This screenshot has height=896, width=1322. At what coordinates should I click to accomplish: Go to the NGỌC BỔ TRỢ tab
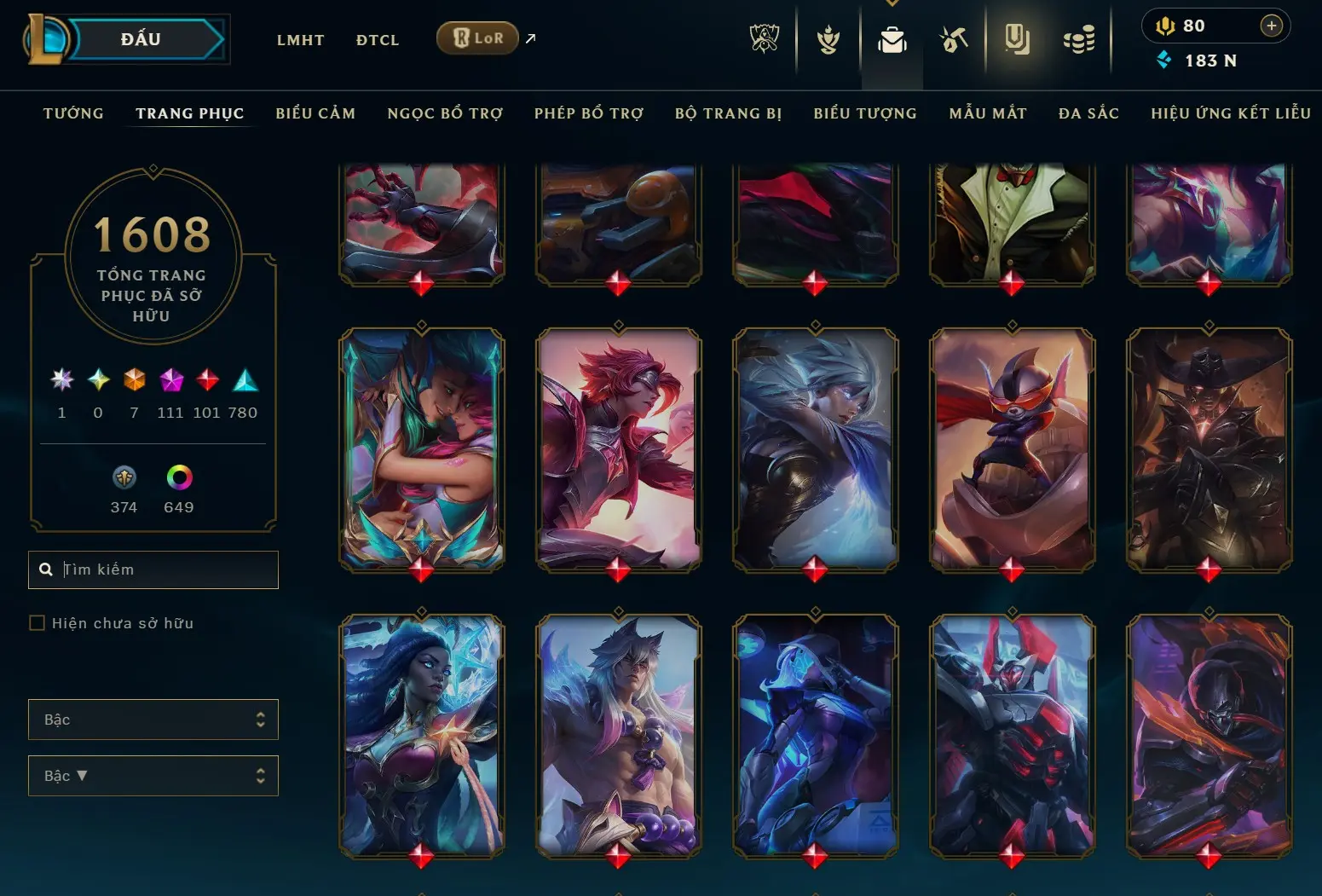[x=445, y=113]
